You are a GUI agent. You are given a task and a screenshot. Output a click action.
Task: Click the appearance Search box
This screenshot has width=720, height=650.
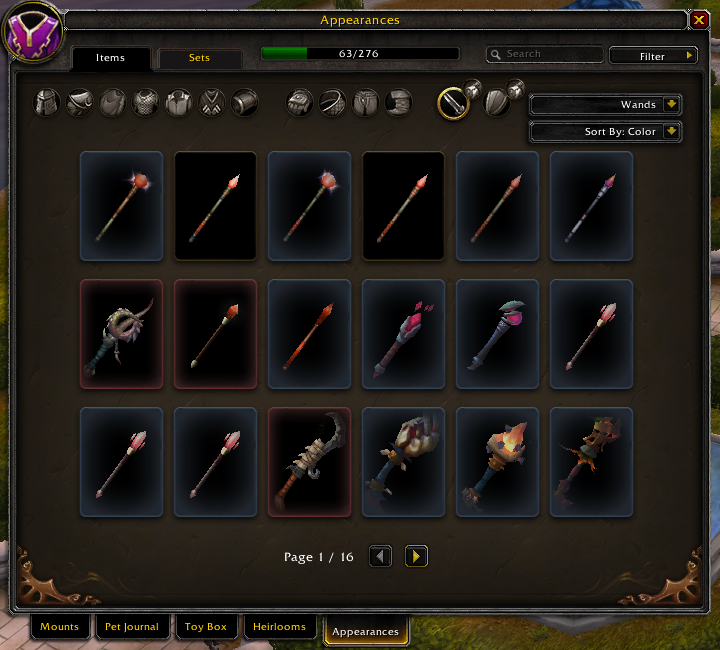pos(550,55)
